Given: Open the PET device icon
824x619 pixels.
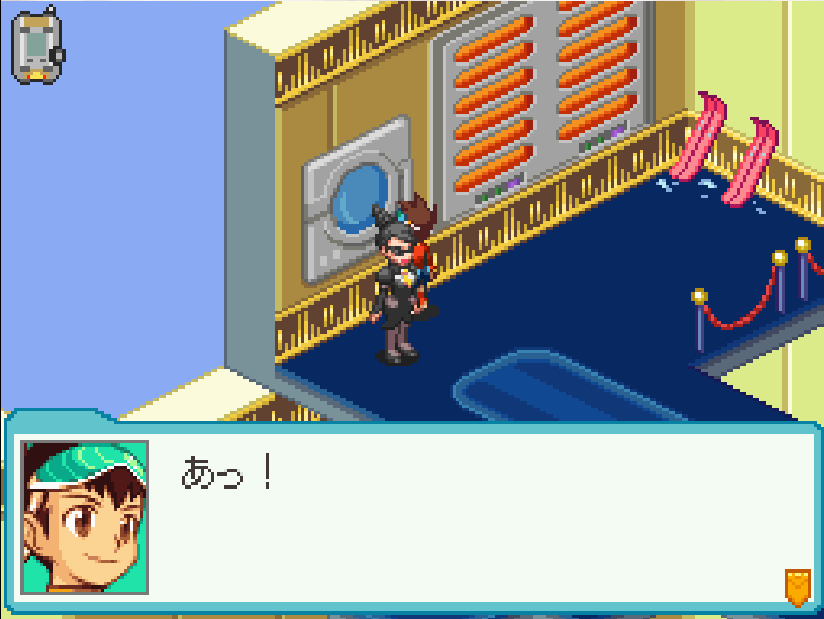Looking at the screenshot, I should (37, 45).
